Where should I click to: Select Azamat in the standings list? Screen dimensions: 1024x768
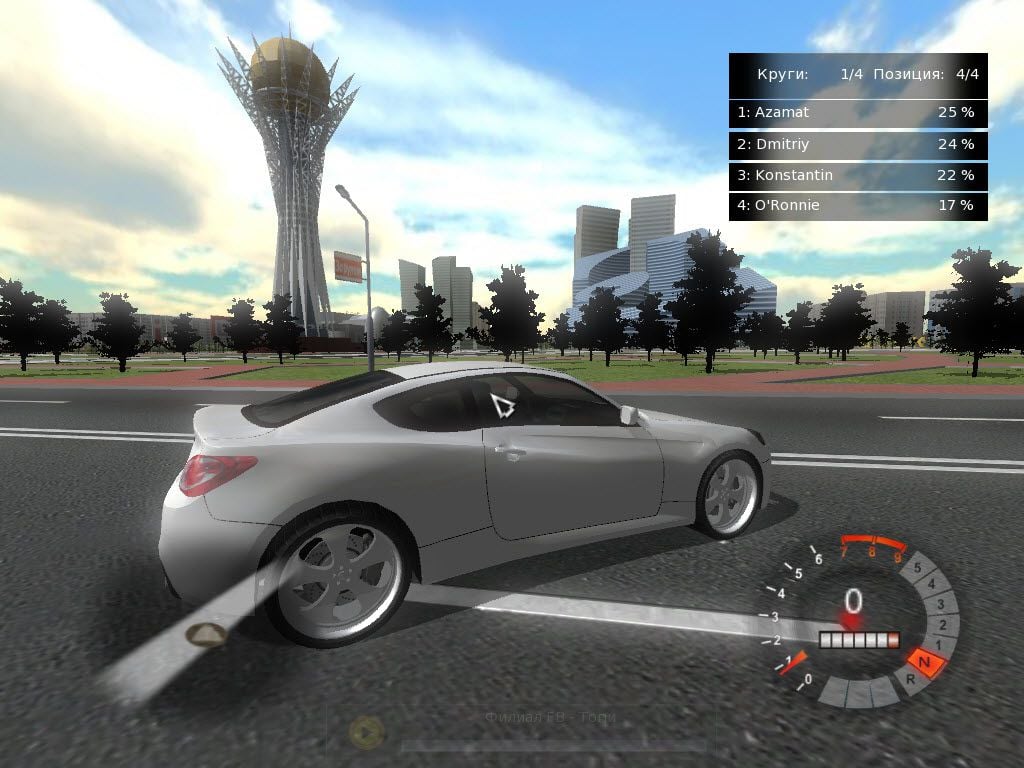coord(857,113)
